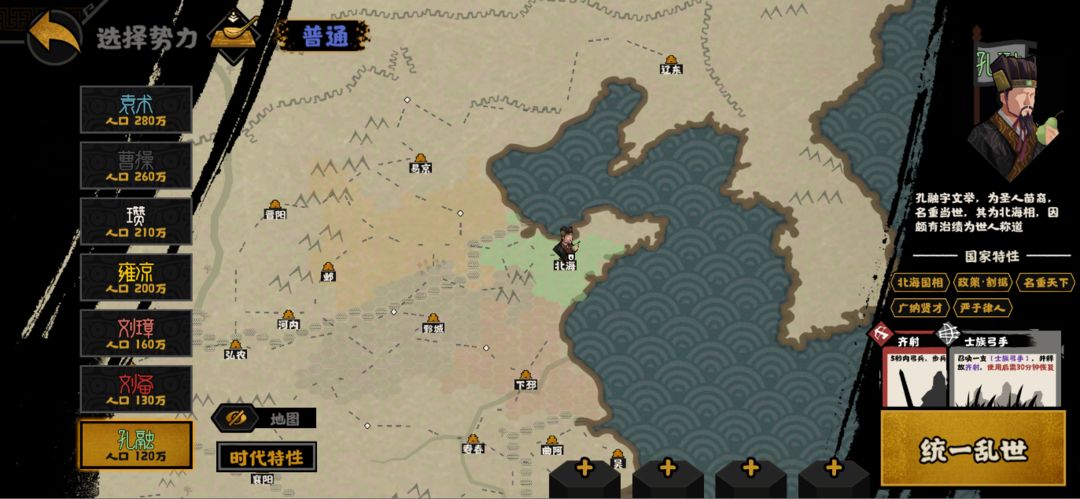The height and width of the screenshot is (499, 1080).
Task: Open the 广纳贤才 trait
Action: pyautogui.click(x=922, y=308)
